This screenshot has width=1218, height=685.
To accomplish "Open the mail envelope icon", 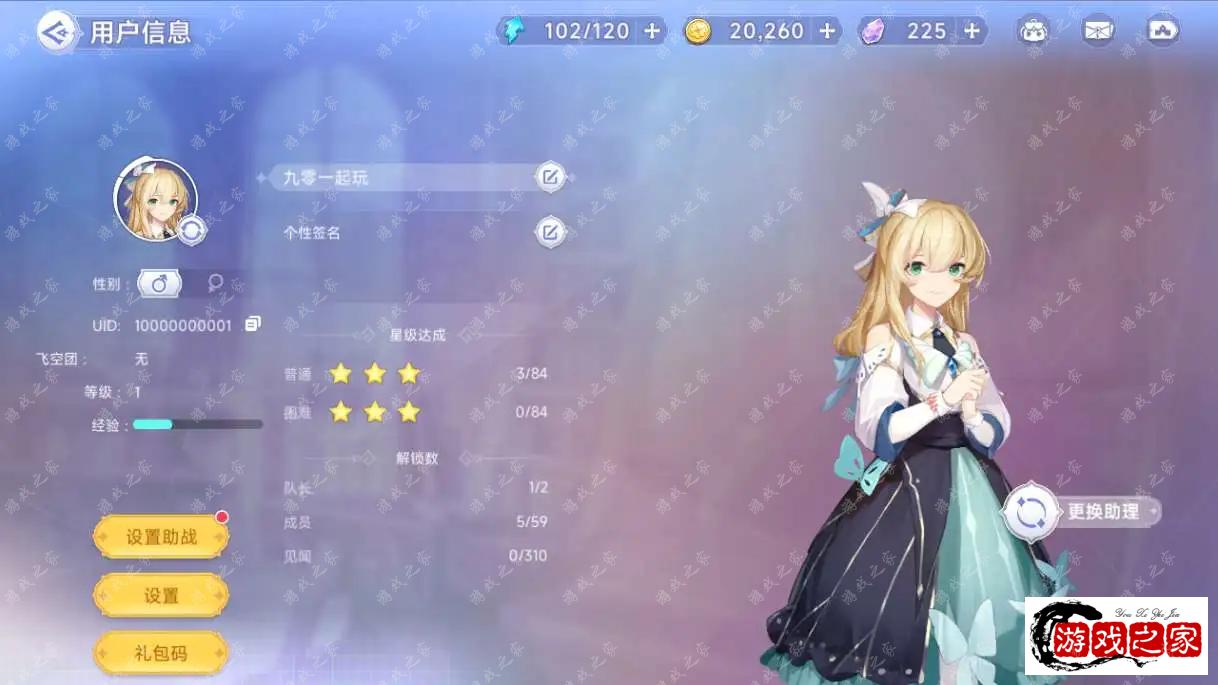I will point(1098,31).
